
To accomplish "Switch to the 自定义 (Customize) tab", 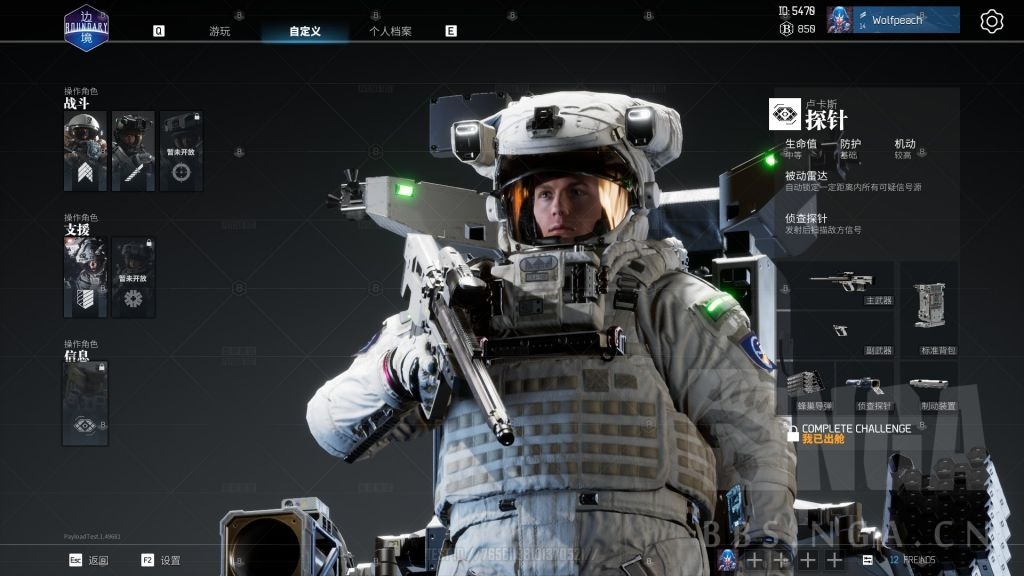I will tap(305, 31).
